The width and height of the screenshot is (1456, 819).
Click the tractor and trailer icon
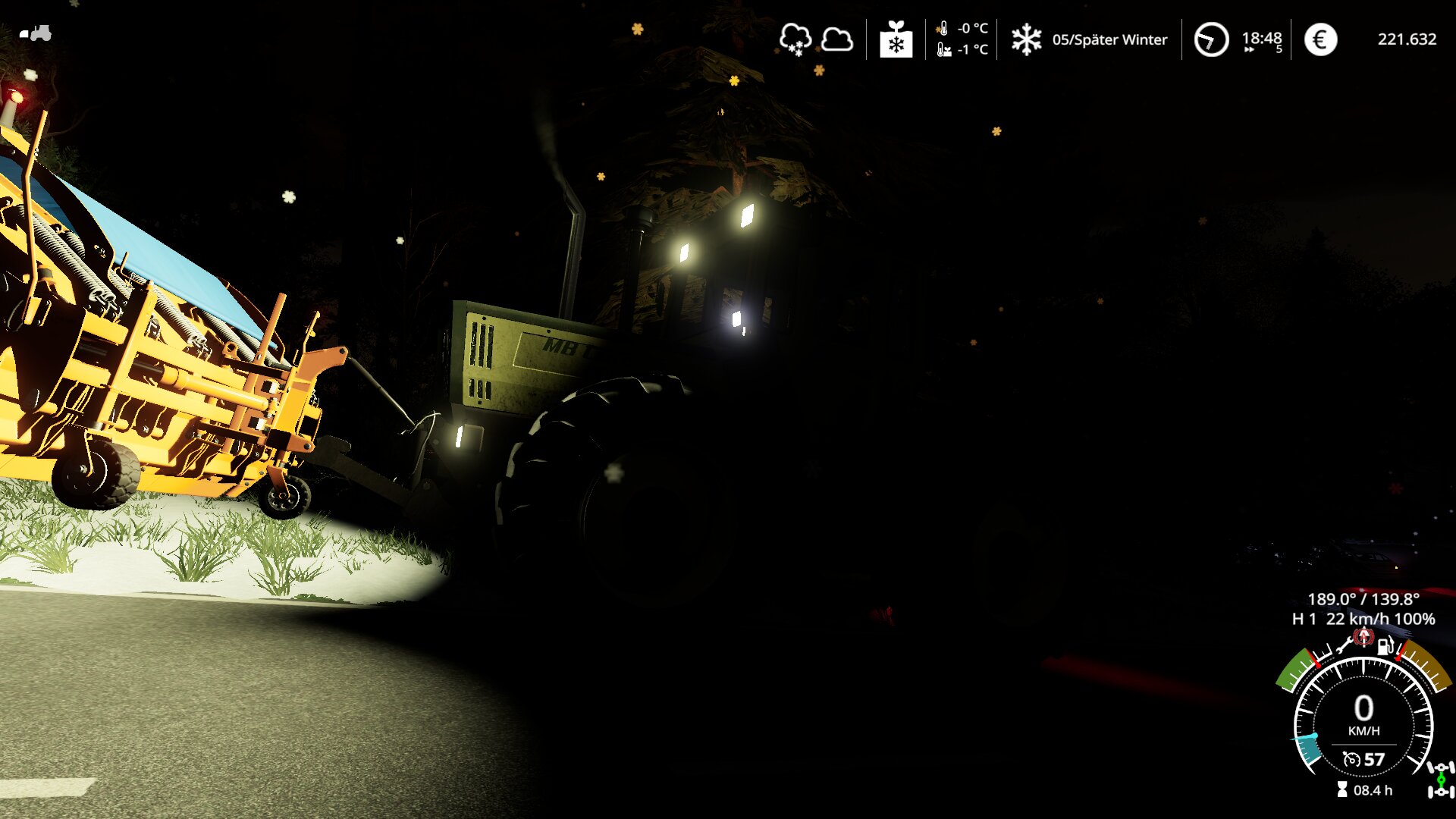point(35,33)
